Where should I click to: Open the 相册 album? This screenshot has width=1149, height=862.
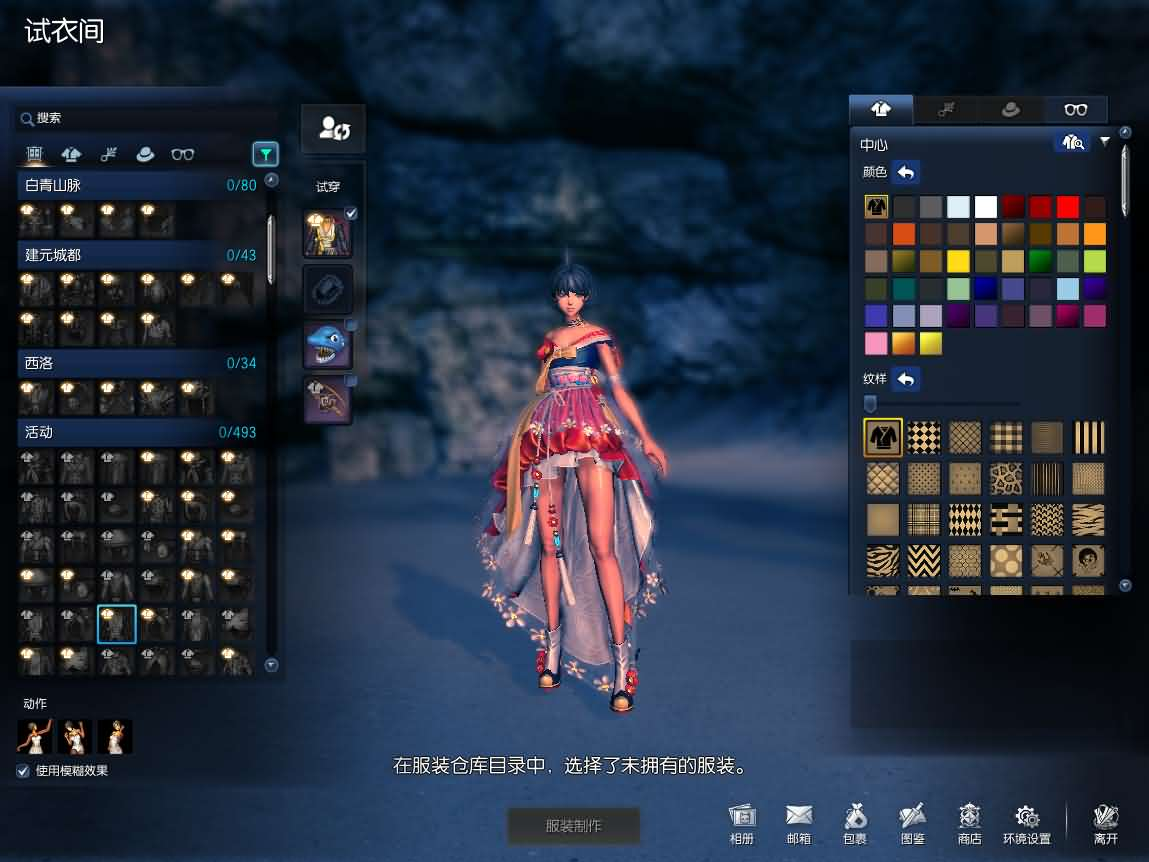tap(742, 824)
